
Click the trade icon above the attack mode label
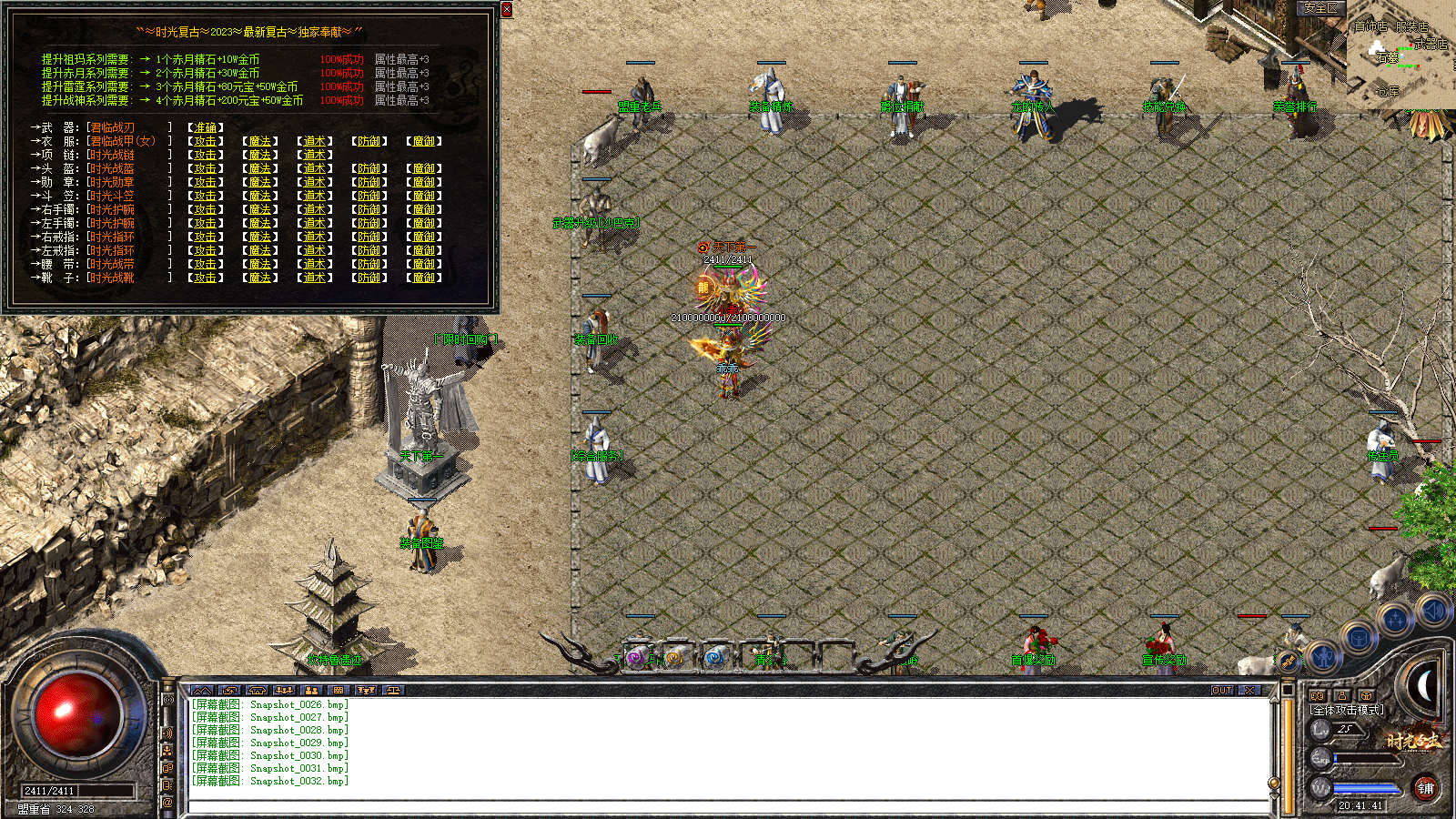click(1318, 696)
